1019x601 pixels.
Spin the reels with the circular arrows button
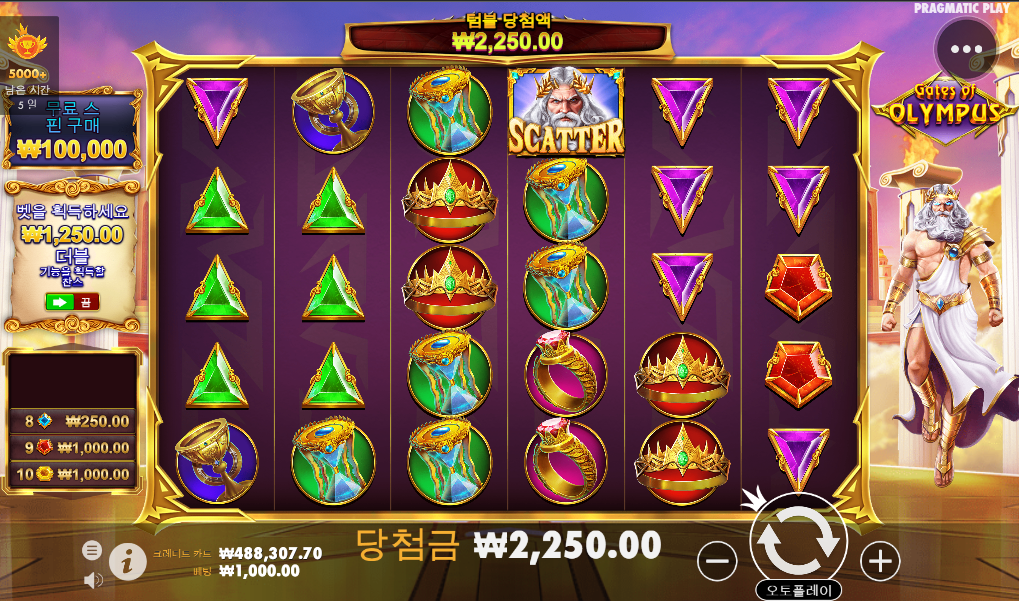pos(798,541)
